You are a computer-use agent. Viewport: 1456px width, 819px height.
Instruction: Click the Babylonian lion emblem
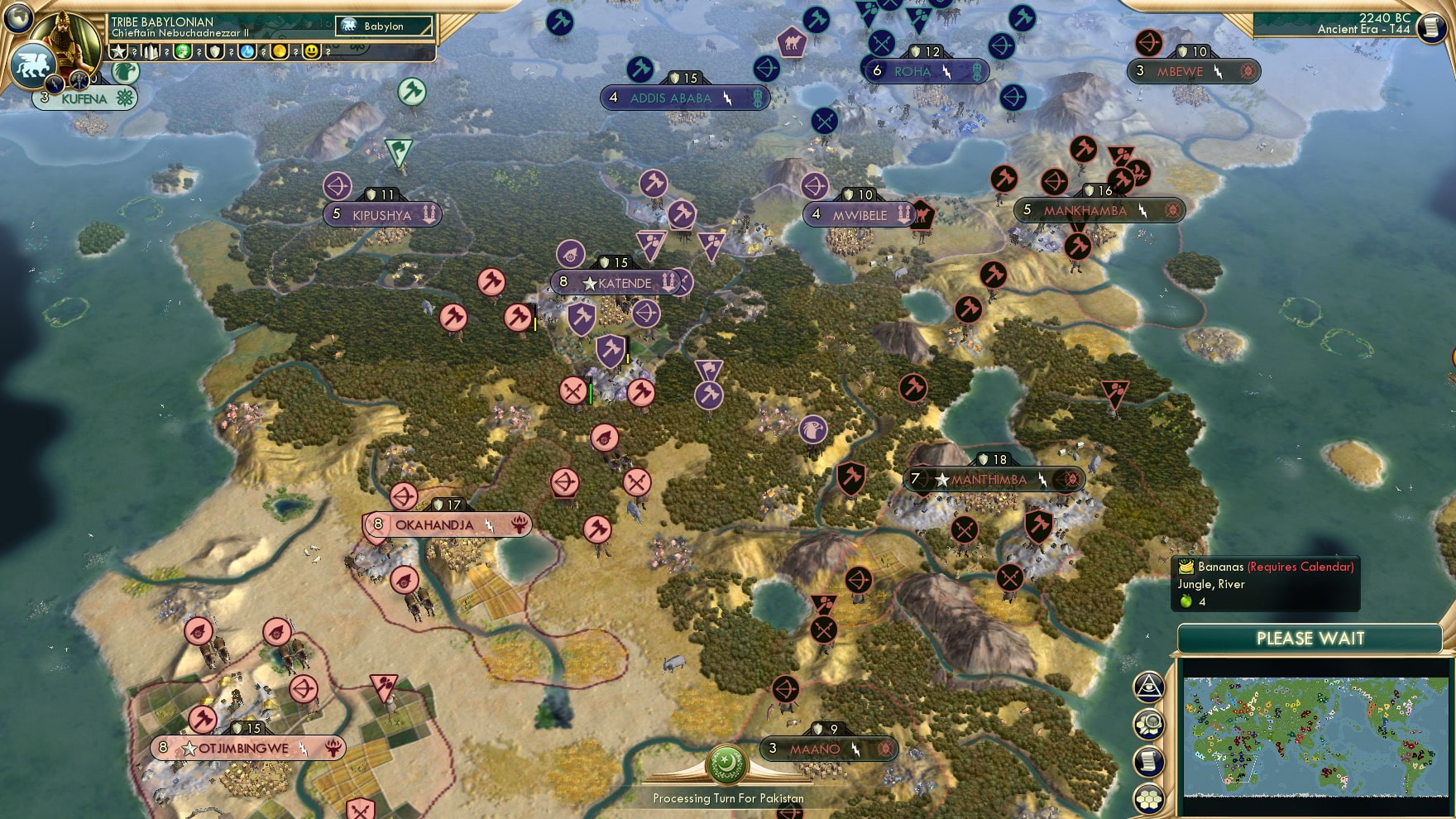tap(33, 66)
